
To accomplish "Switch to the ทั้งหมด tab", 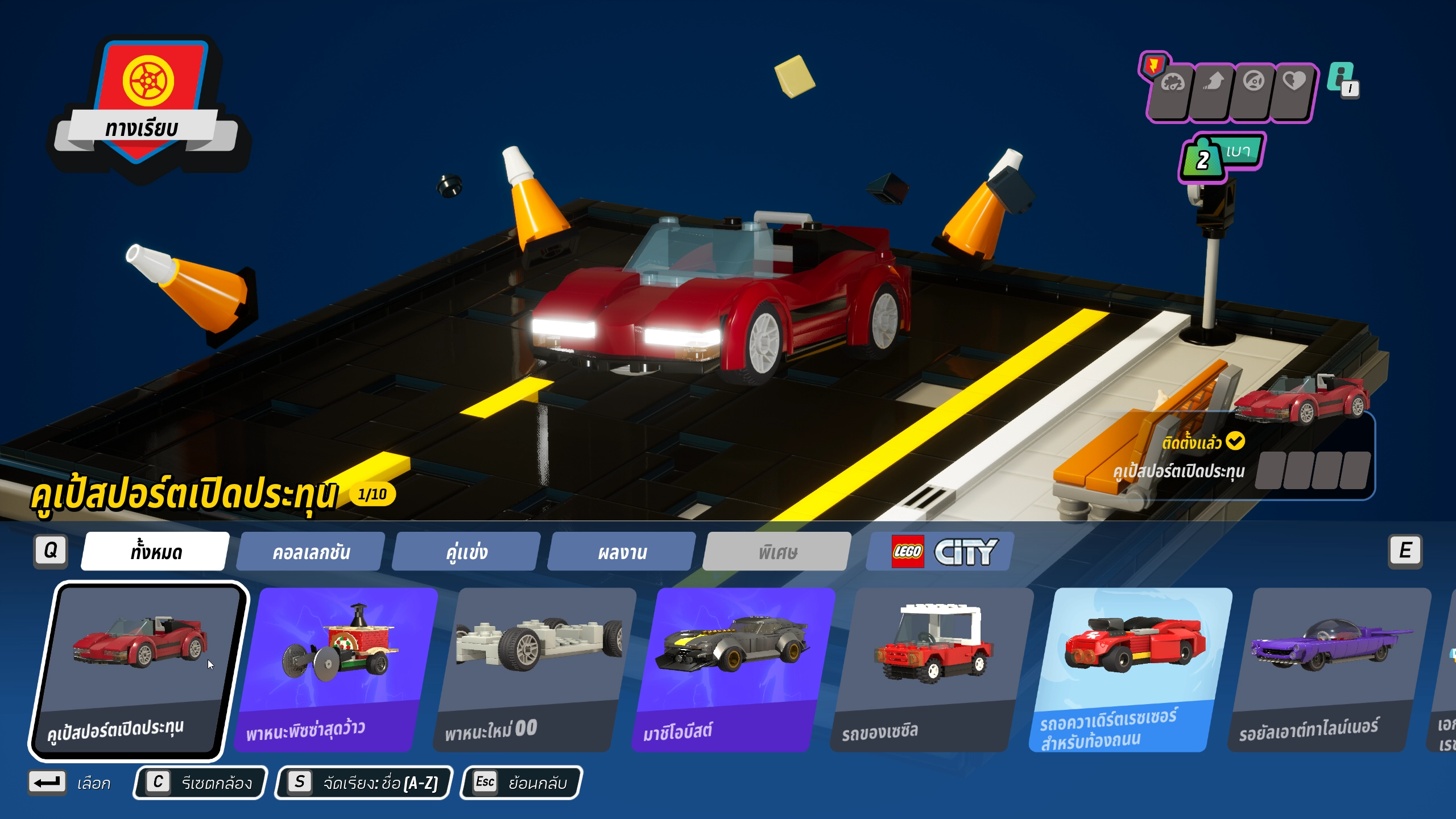I will pos(155,551).
